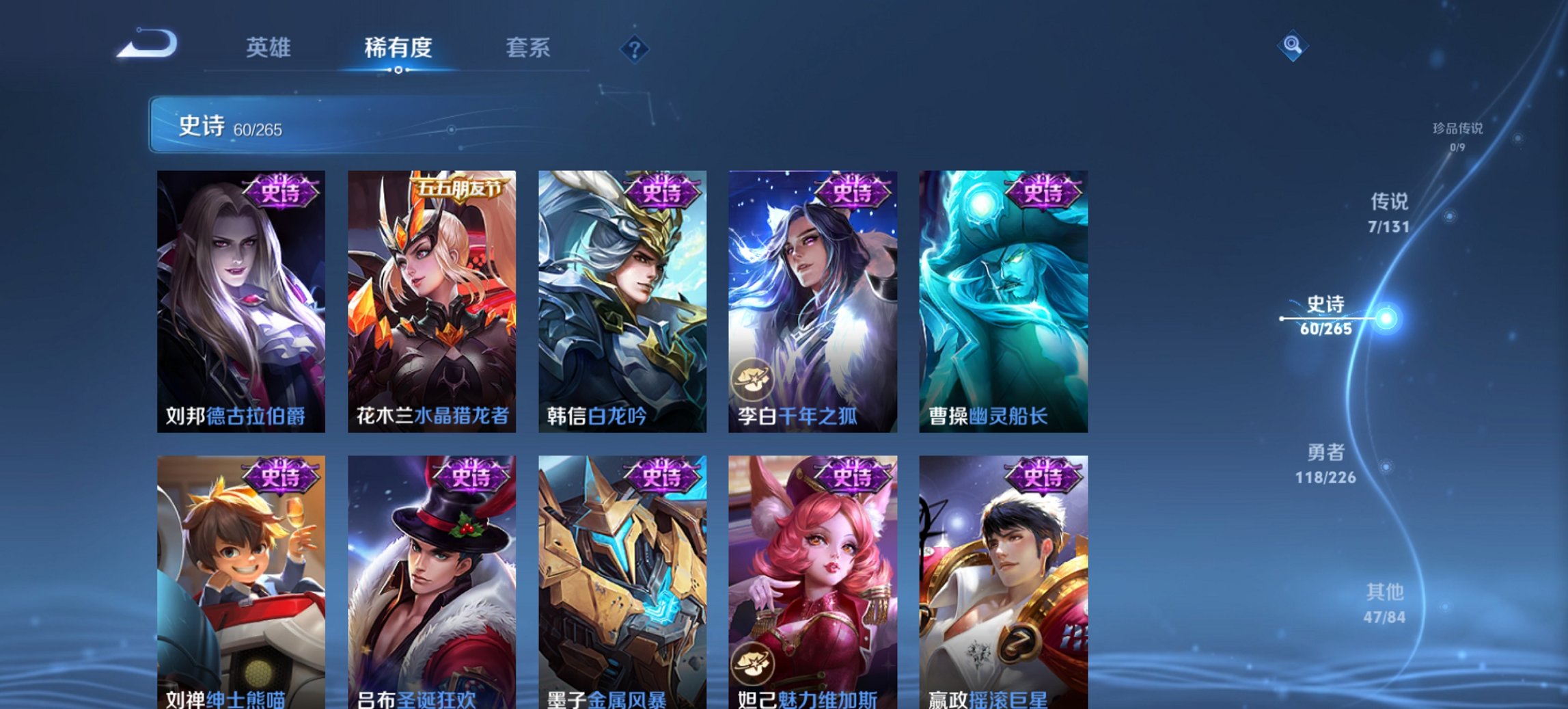Click the question mark help icon

(635, 49)
